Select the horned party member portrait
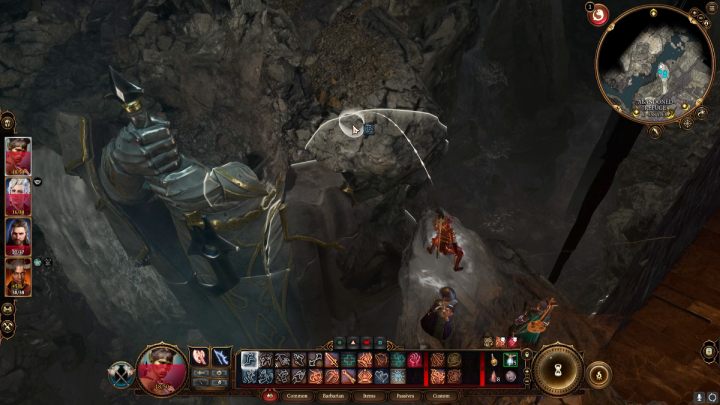720x405 pixels. (18, 277)
